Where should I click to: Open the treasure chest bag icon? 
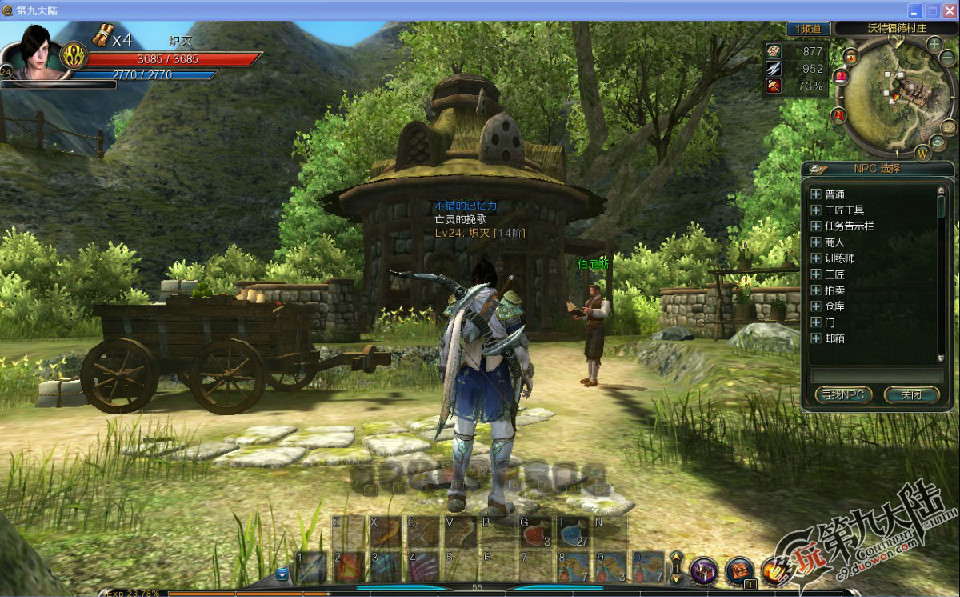click(x=740, y=569)
